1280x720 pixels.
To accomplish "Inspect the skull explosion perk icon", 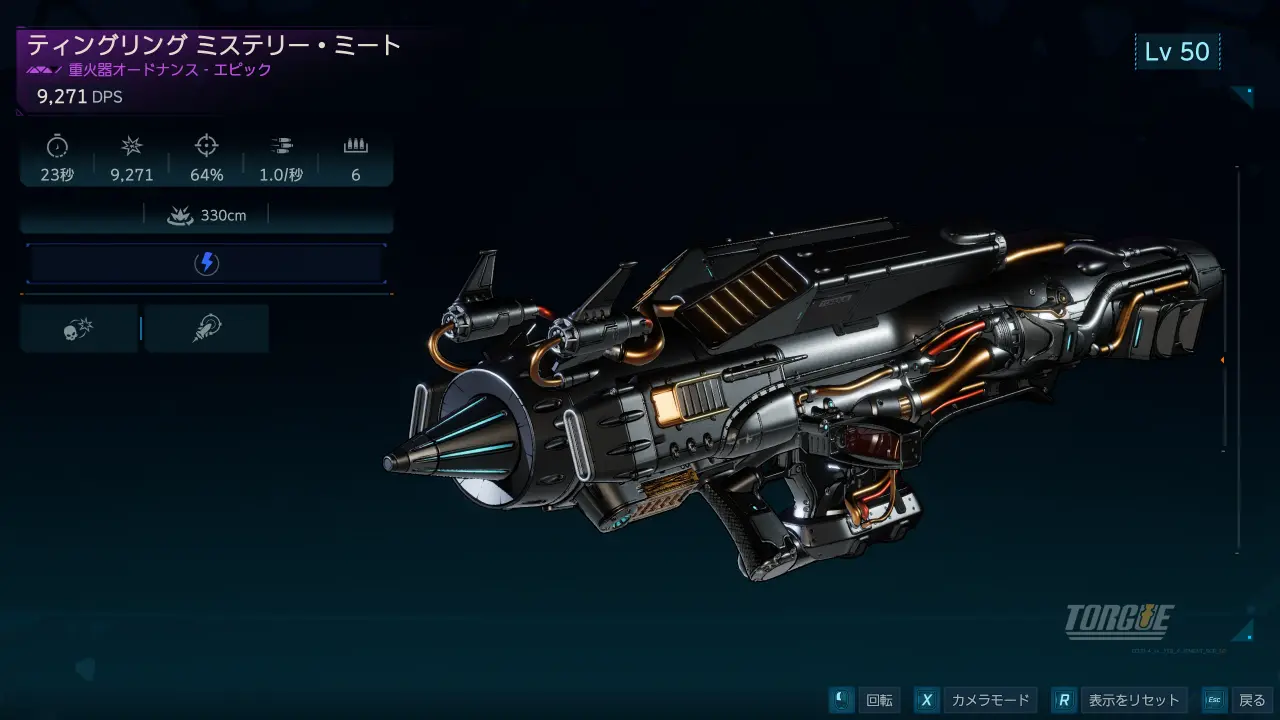I will point(78,329).
